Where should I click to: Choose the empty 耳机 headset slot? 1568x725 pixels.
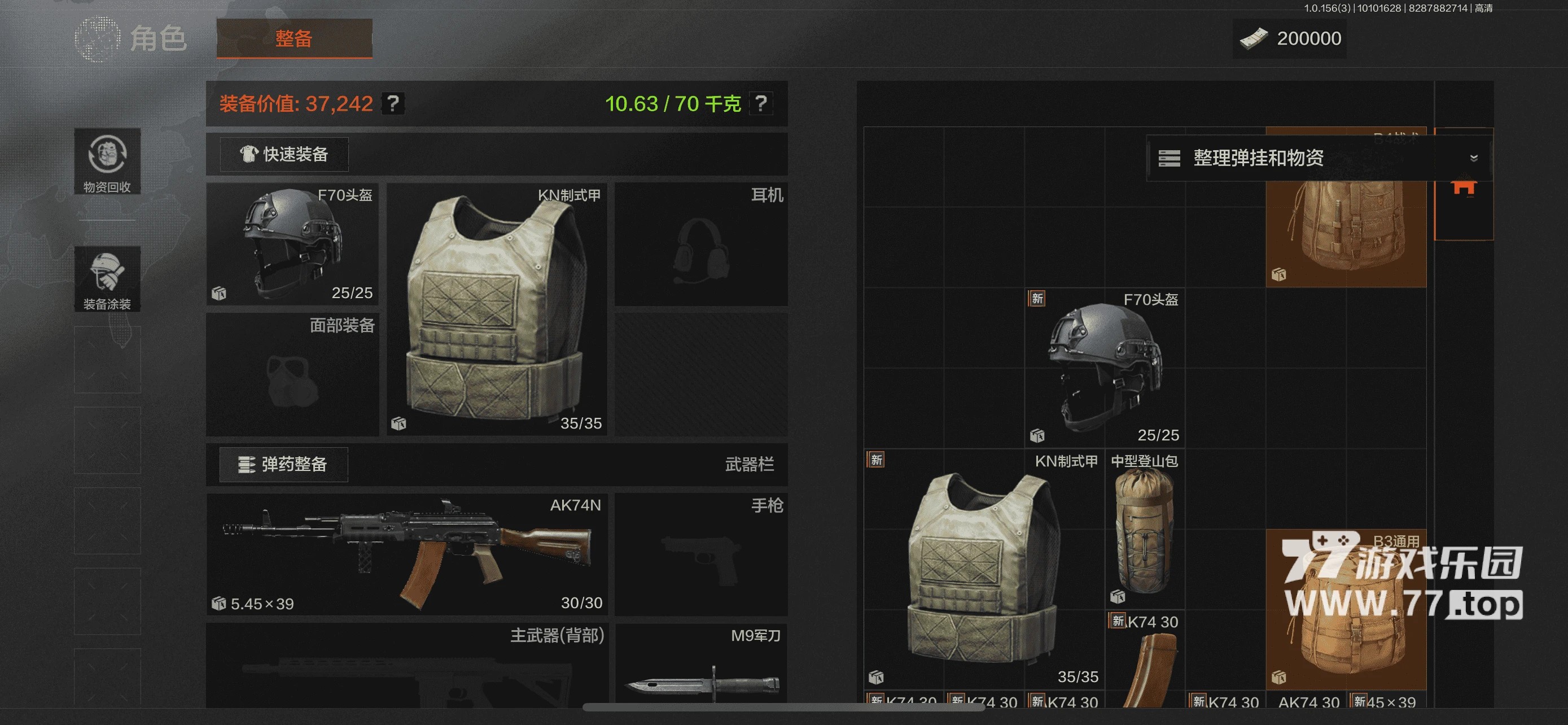[x=700, y=244]
